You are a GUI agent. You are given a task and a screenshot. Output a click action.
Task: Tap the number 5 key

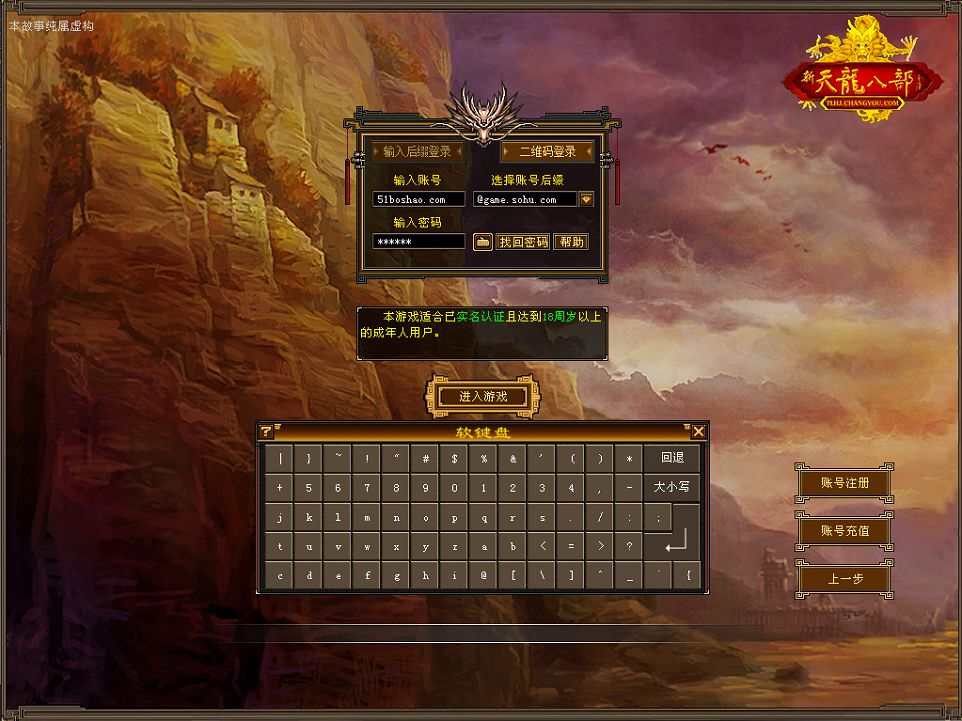(309, 488)
